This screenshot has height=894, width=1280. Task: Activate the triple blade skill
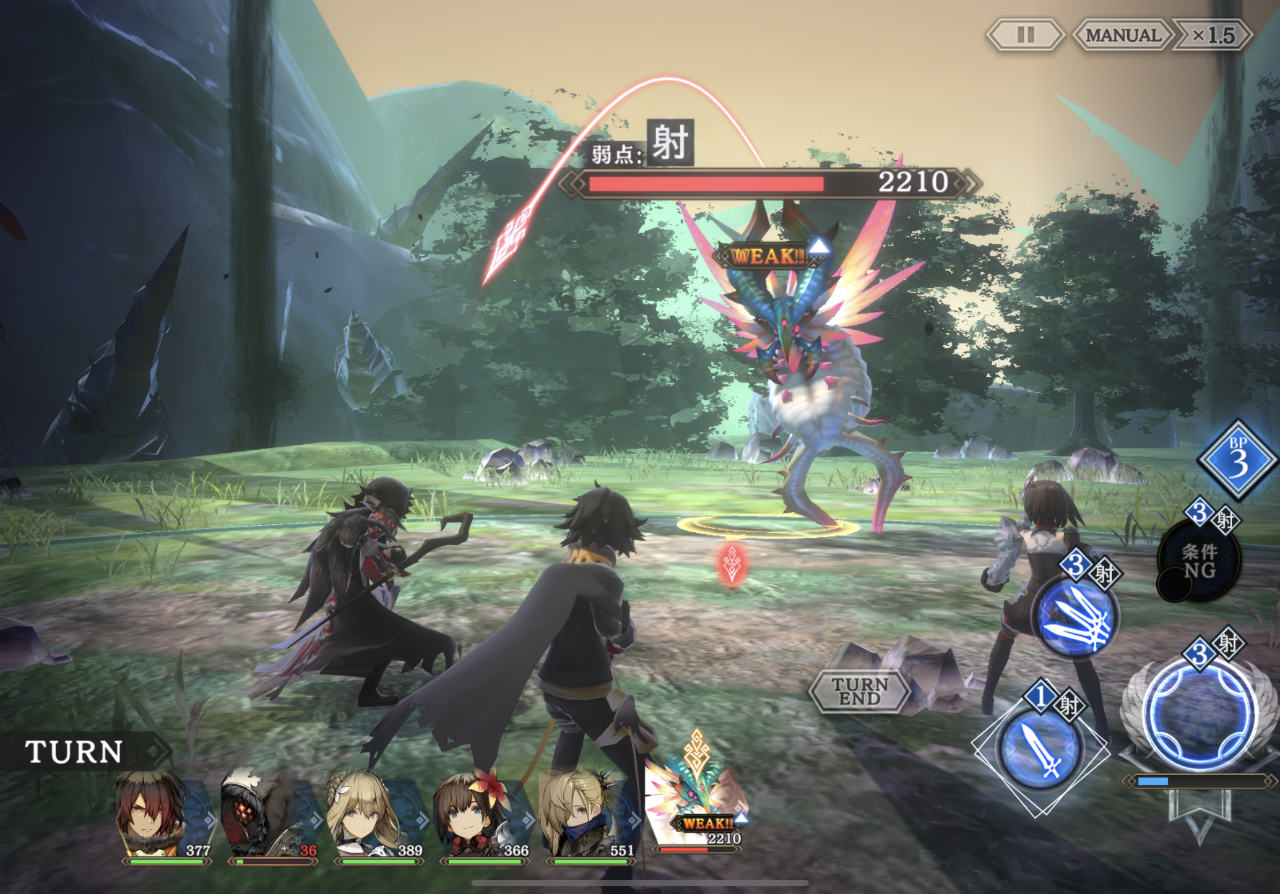point(1075,614)
